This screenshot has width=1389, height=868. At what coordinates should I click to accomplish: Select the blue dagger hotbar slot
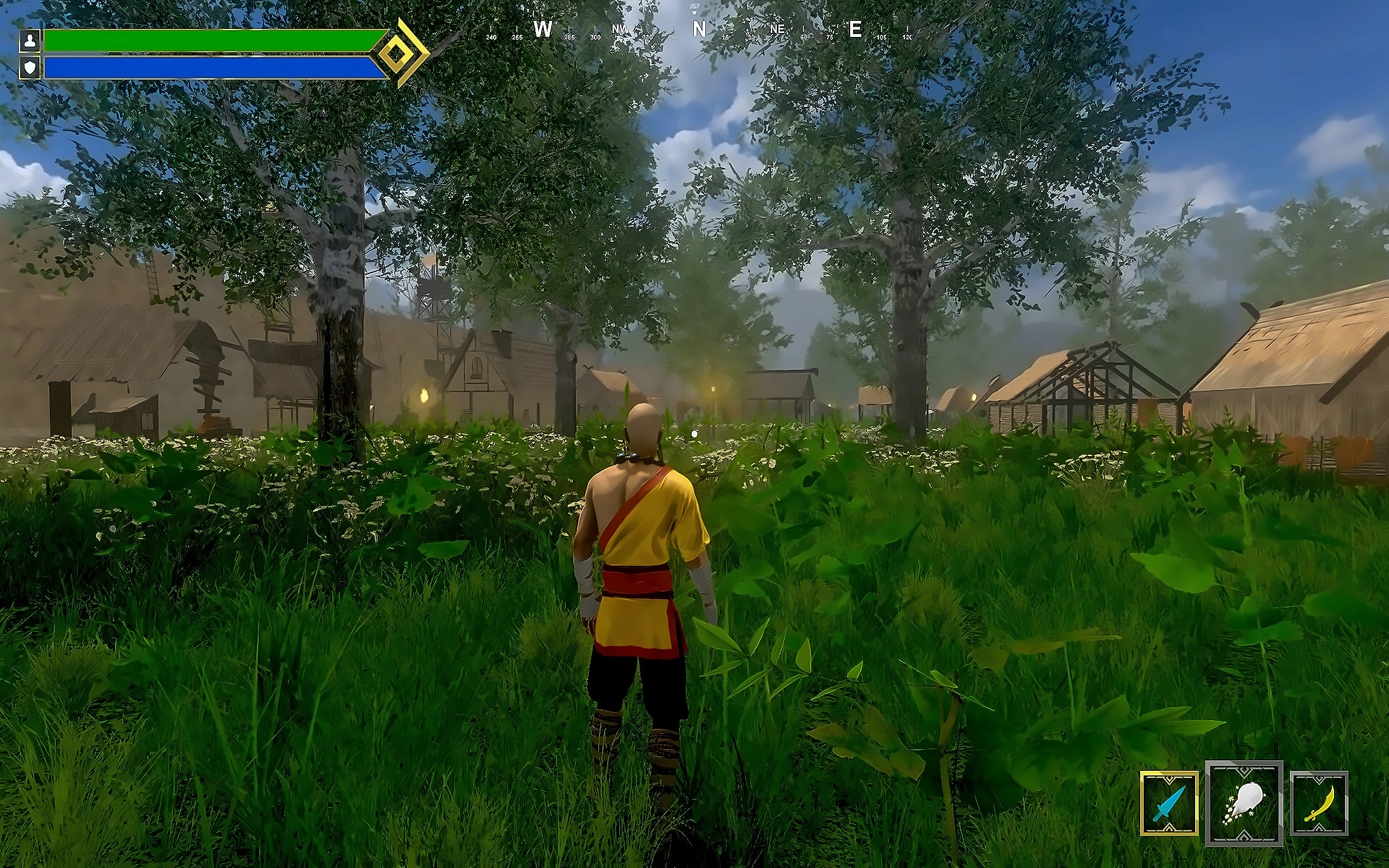tap(1169, 803)
